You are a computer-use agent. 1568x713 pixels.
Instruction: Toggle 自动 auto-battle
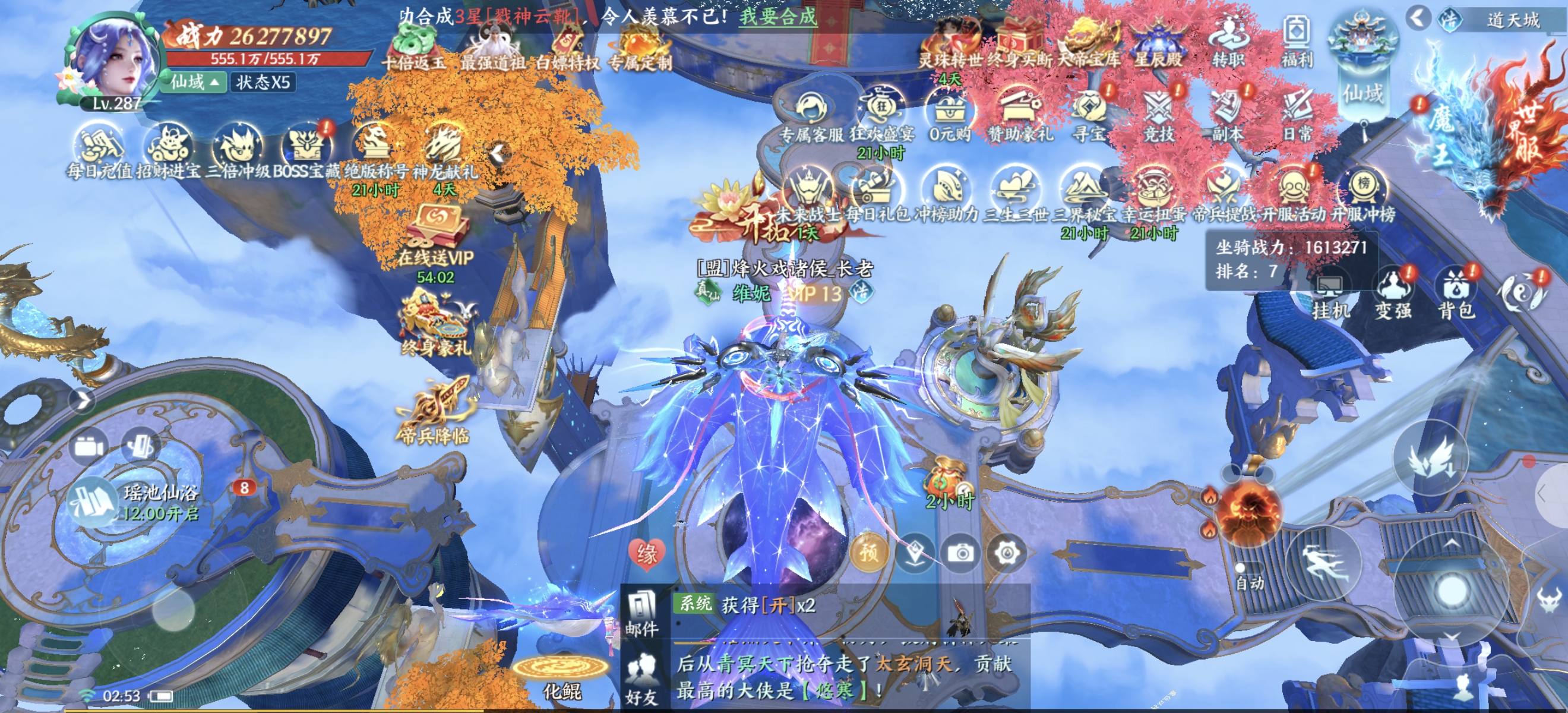1250,576
